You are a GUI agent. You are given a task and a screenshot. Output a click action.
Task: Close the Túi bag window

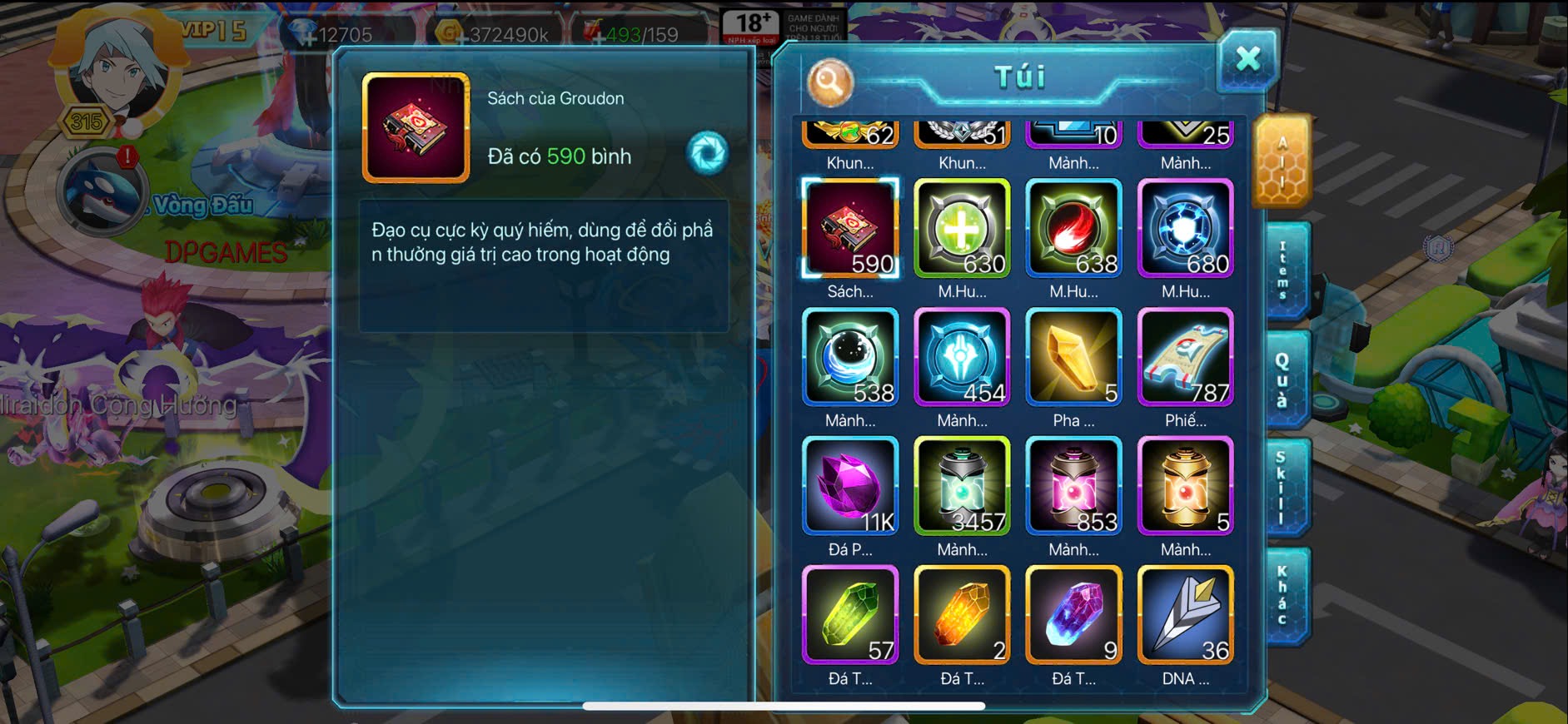pyautogui.click(x=1247, y=59)
